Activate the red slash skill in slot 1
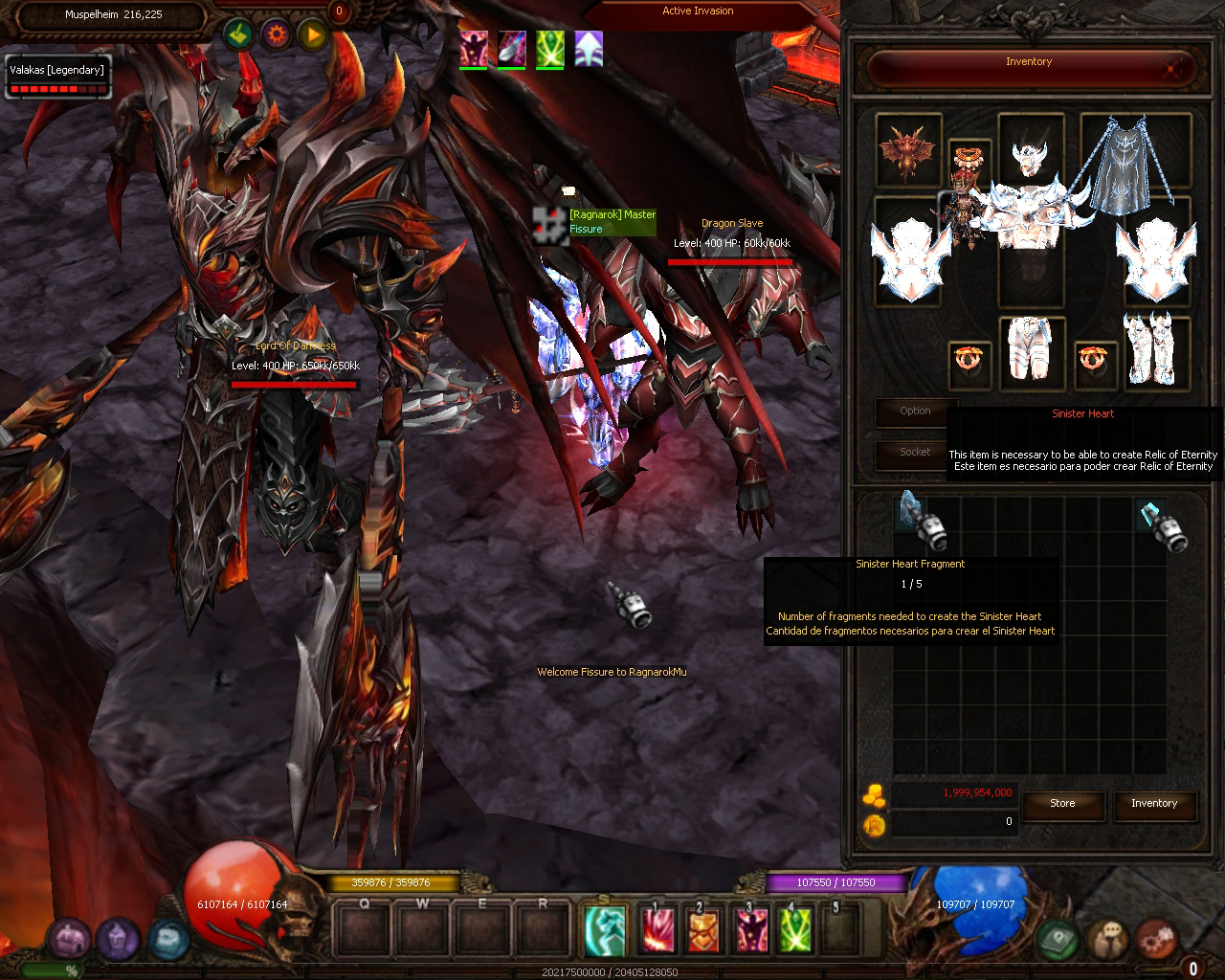The width and height of the screenshot is (1225, 980). (x=658, y=929)
